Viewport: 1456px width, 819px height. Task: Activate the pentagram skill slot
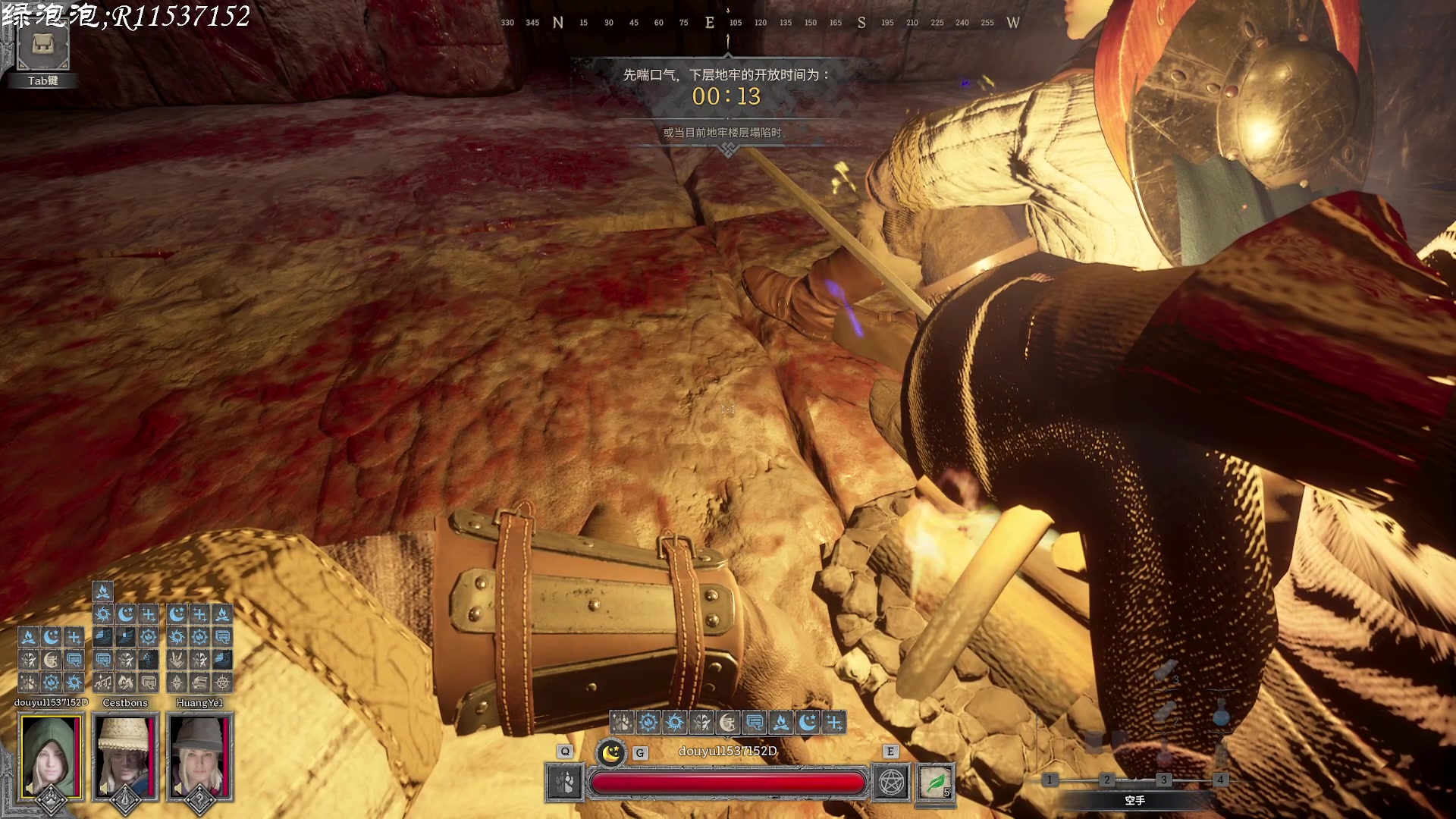tap(891, 783)
